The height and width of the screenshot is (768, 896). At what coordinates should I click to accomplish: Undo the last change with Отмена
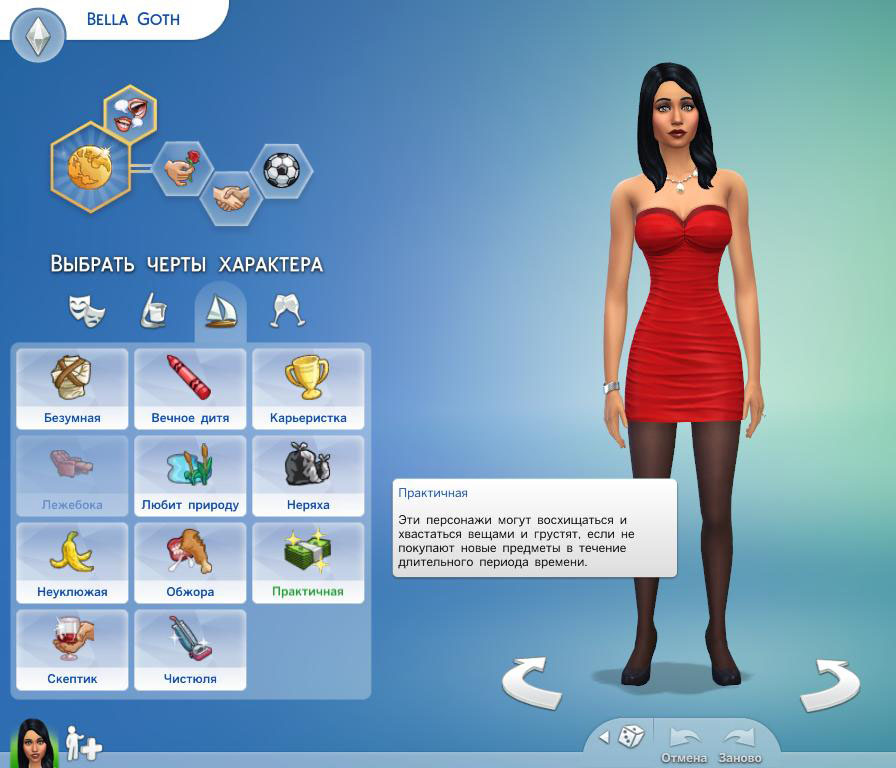click(684, 743)
